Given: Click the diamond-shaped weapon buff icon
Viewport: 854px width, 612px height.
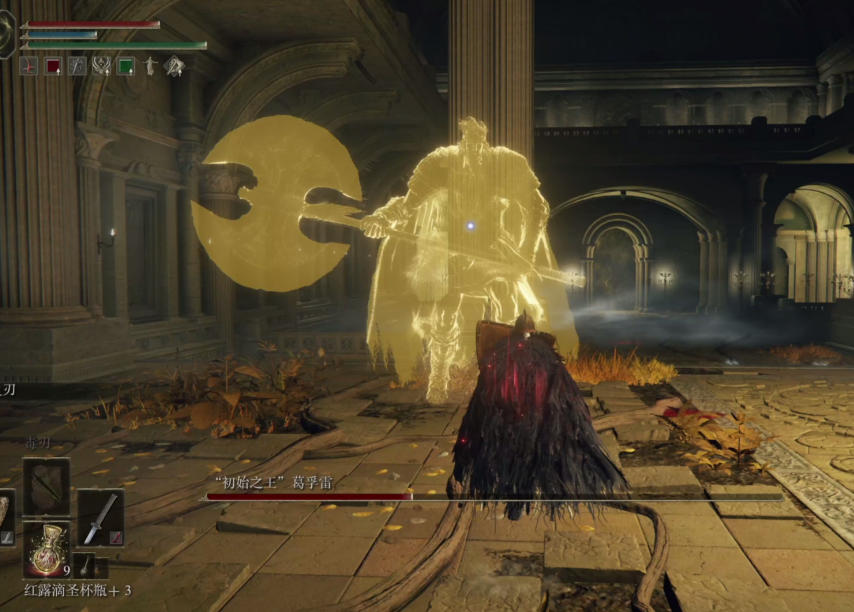Looking at the screenshot, I should click(x=174, y=66).
